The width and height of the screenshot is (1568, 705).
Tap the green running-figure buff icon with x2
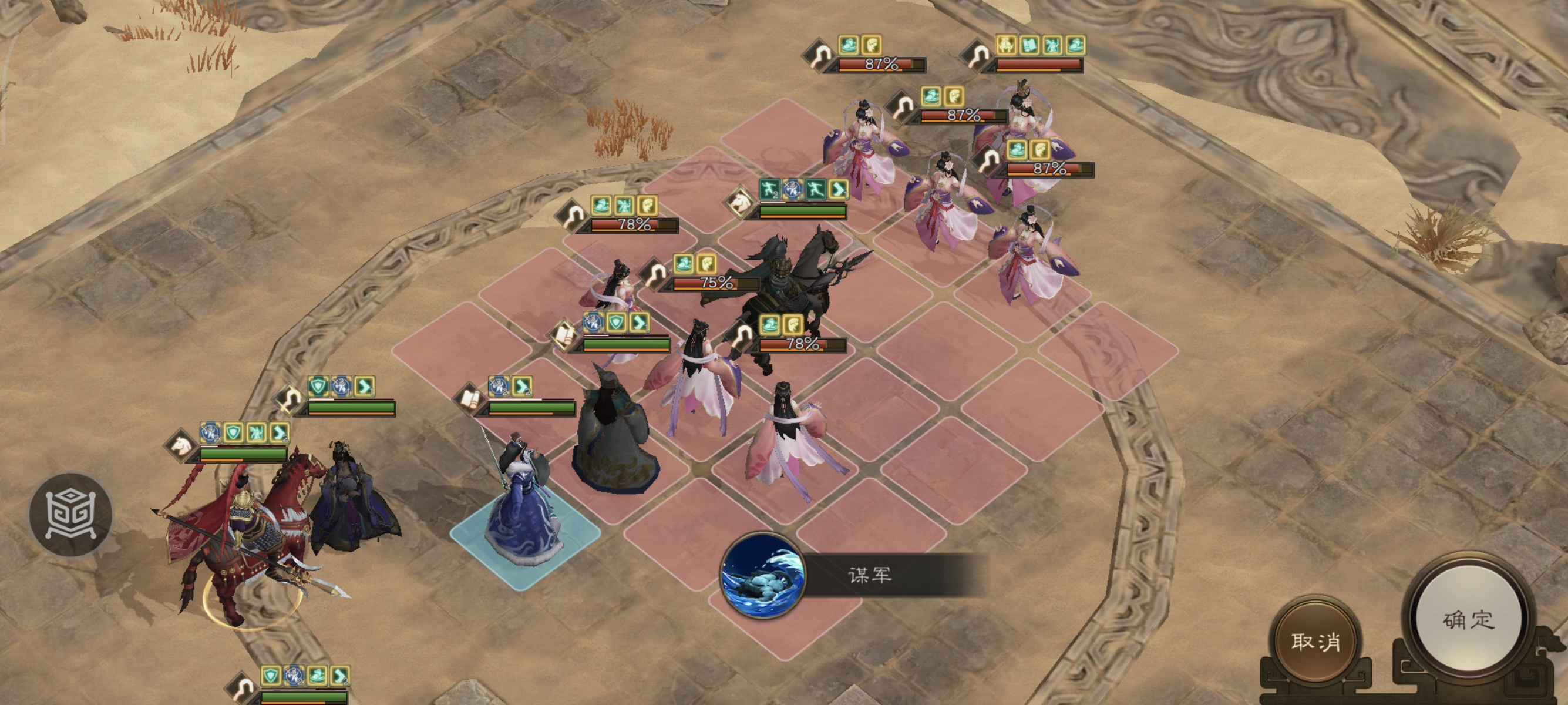pos(770,190)
